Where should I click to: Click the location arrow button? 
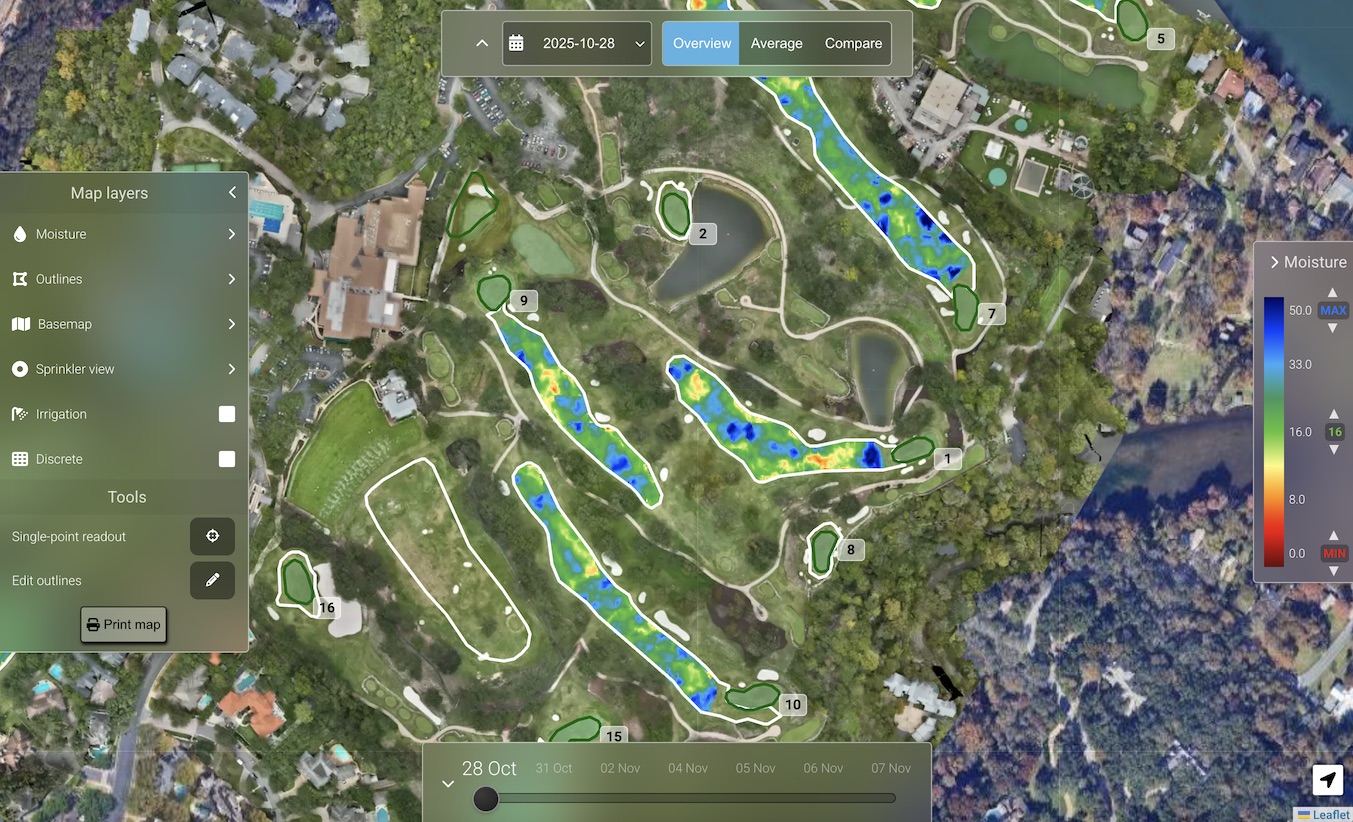pyautogui.click(x=1328, y=780)
